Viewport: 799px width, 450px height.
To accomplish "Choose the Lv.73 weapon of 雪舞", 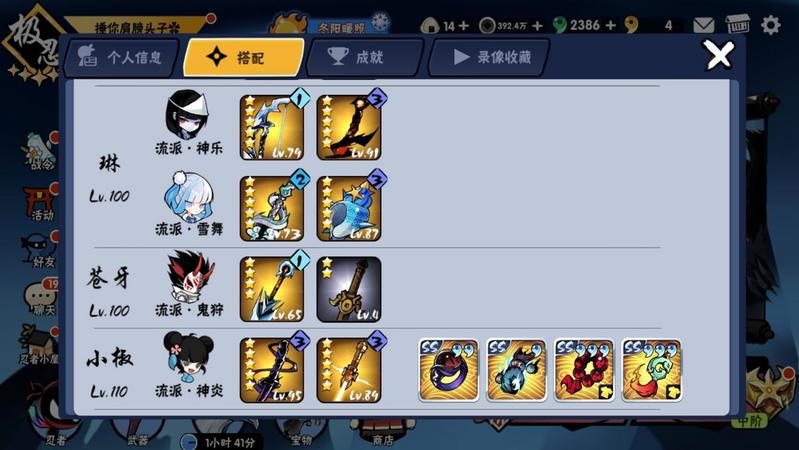I will pos(272,208).
